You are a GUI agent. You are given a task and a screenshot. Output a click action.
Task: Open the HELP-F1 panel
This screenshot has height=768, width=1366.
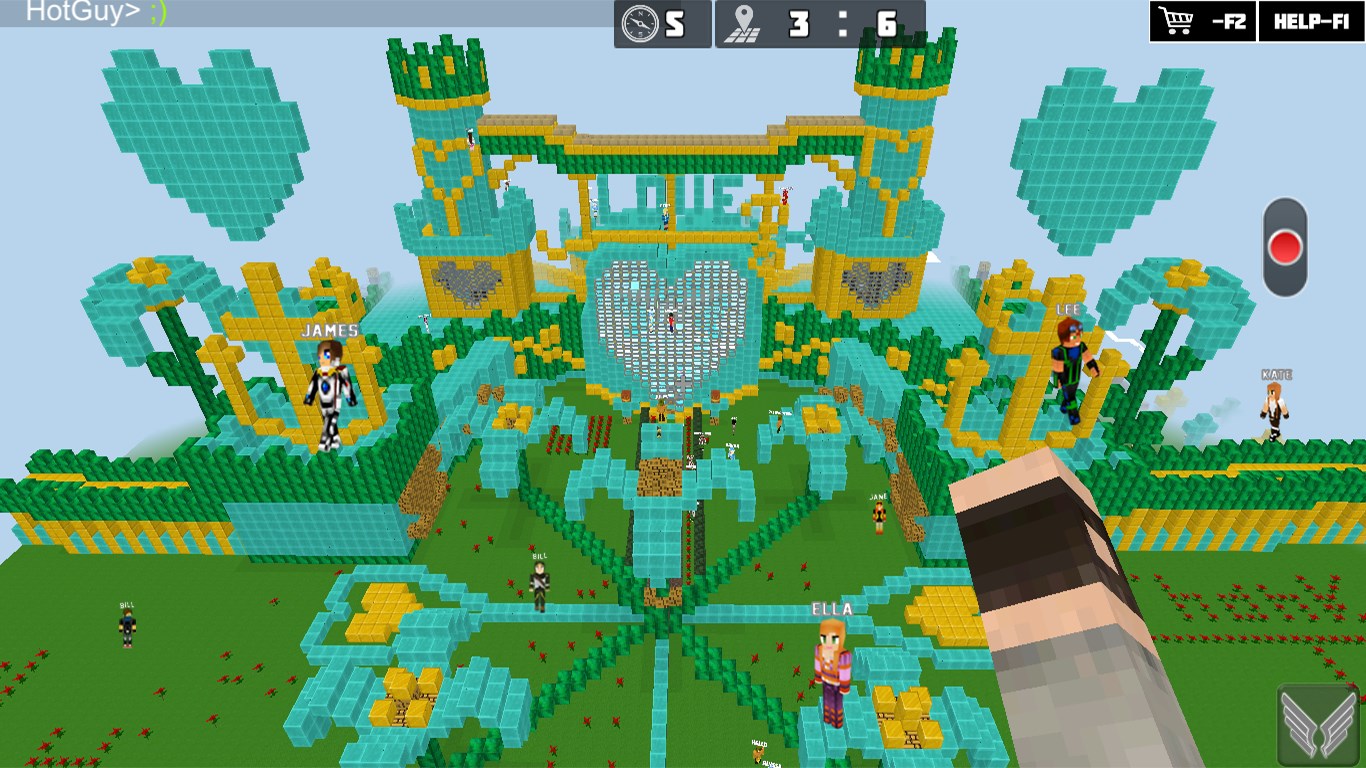pyautogui.click(x=1312, y=22)
